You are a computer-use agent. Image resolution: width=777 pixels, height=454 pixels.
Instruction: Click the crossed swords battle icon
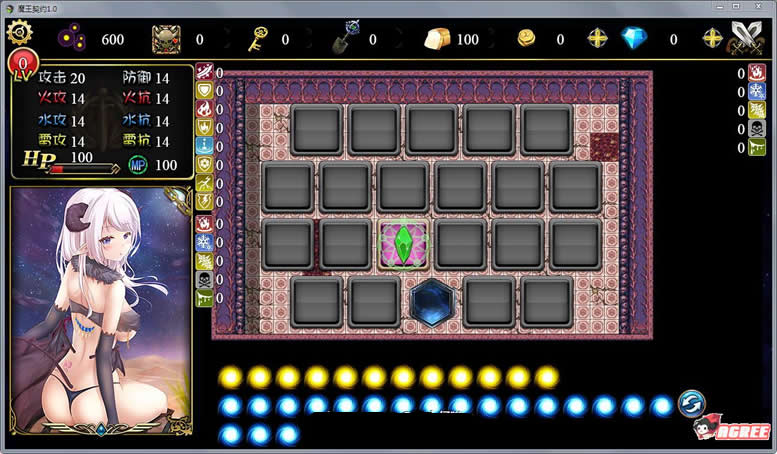tap(746, 38)
